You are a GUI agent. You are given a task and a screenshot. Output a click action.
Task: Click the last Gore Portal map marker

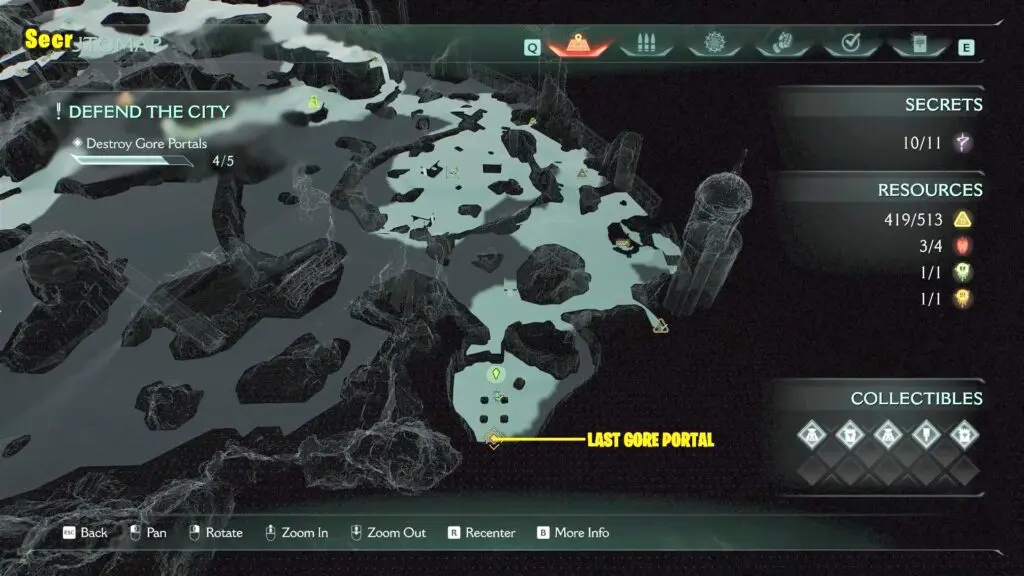pyautogui.click(x=493, y=439)
